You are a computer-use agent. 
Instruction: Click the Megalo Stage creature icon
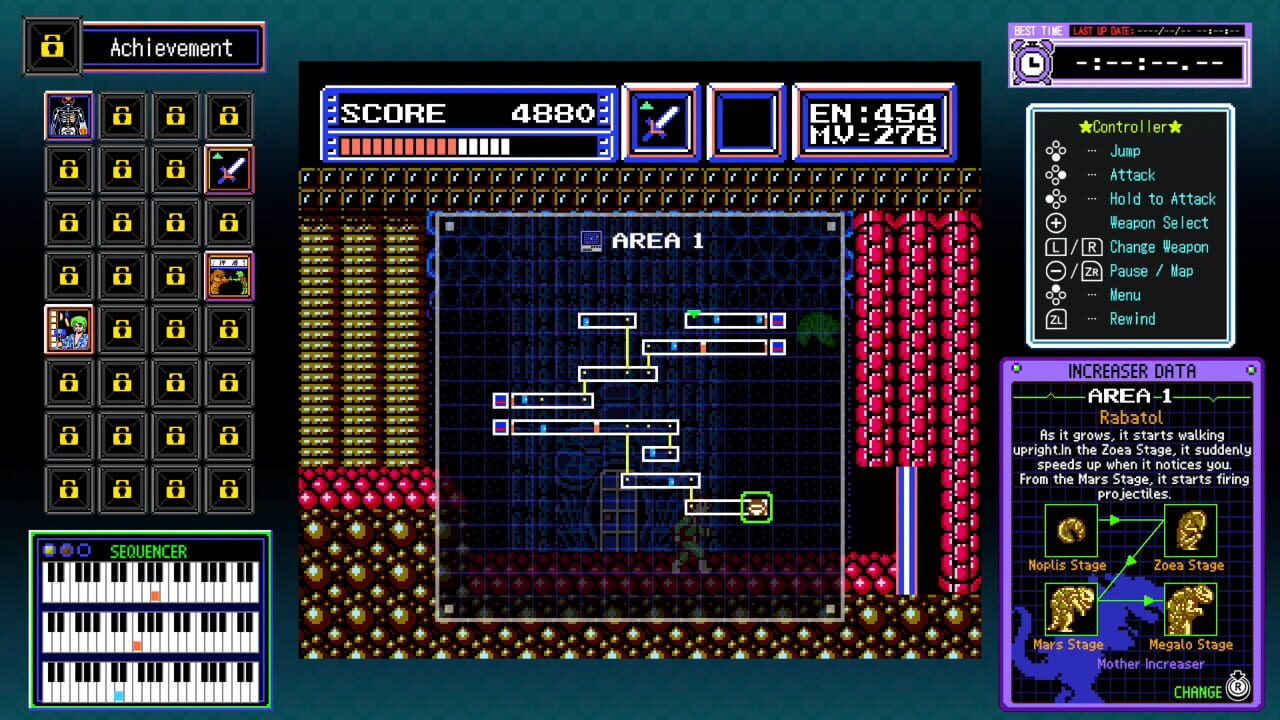[x=1189, y=611]
